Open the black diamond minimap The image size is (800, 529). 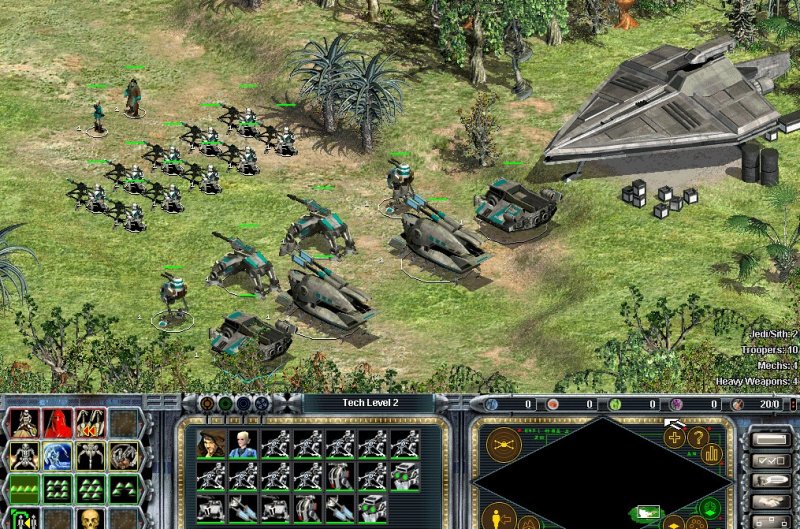tap(600, 470)
